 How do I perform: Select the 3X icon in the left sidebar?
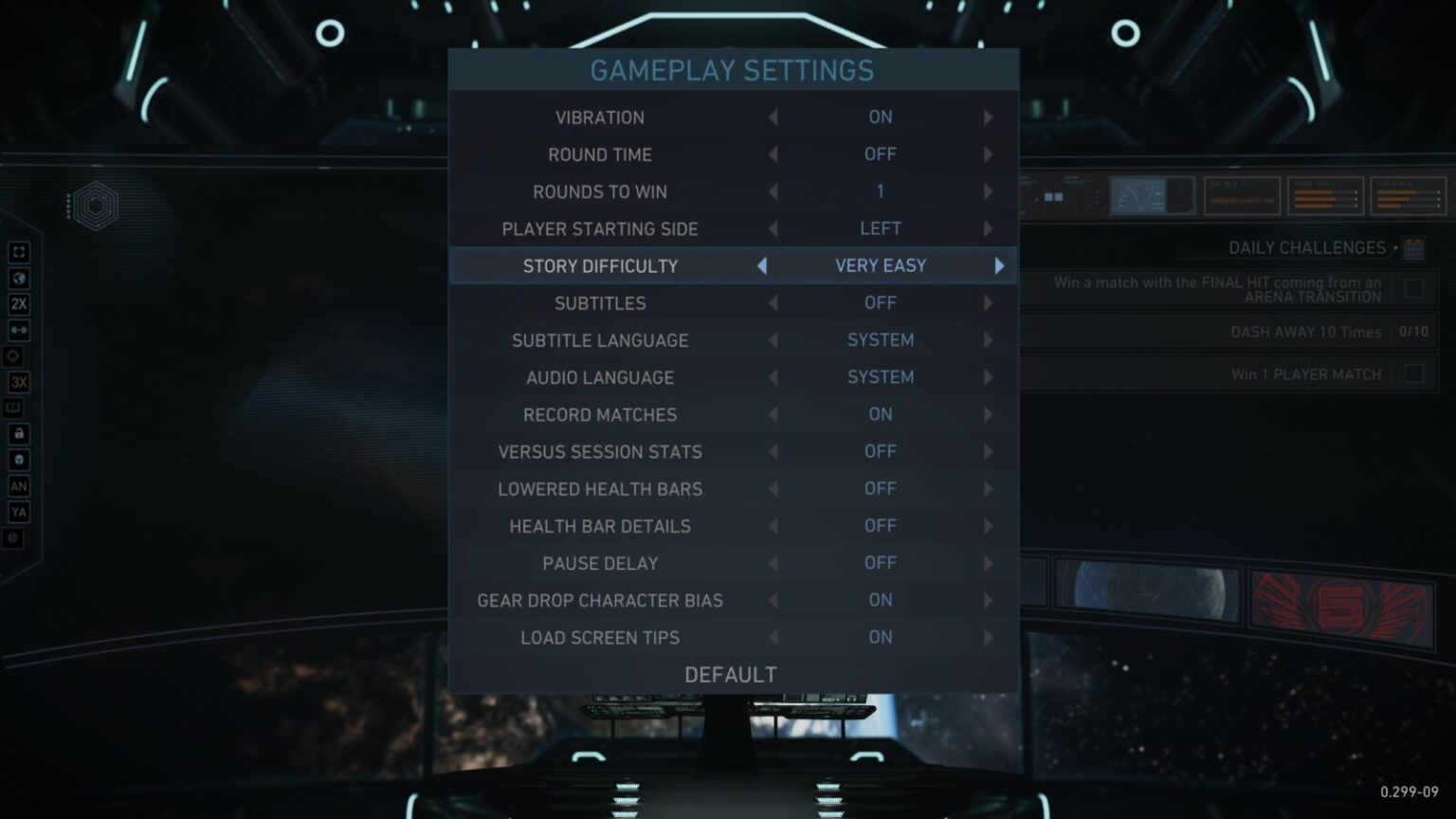point(18,383)
